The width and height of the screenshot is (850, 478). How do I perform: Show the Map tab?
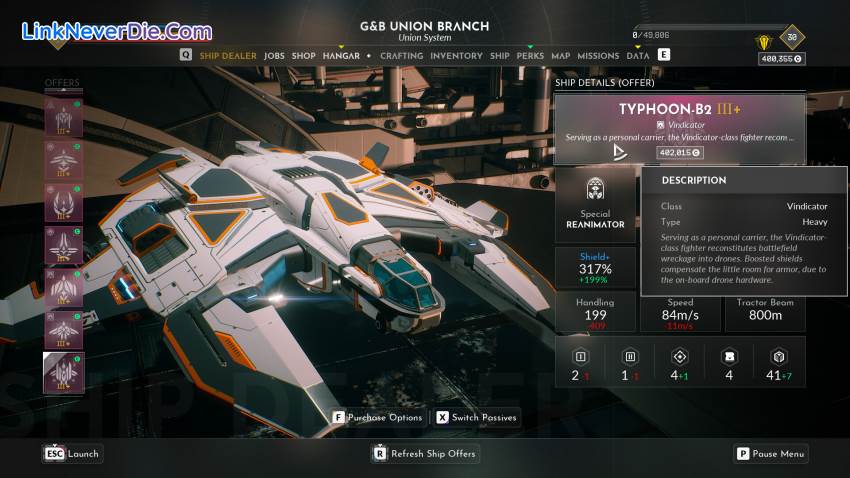pyautogui.click(x=560, y=56)
